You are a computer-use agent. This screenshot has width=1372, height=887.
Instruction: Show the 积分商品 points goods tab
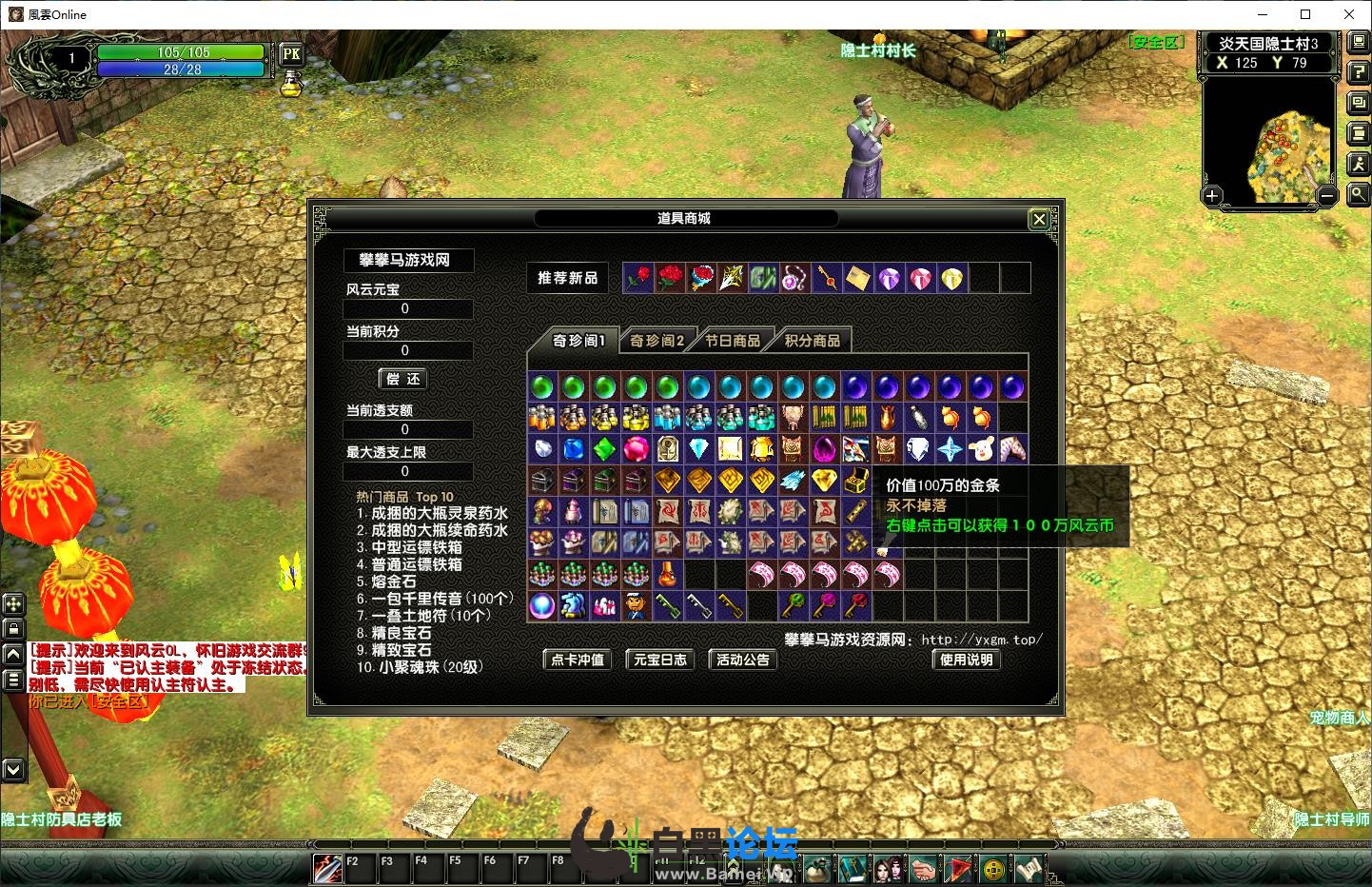812,341
